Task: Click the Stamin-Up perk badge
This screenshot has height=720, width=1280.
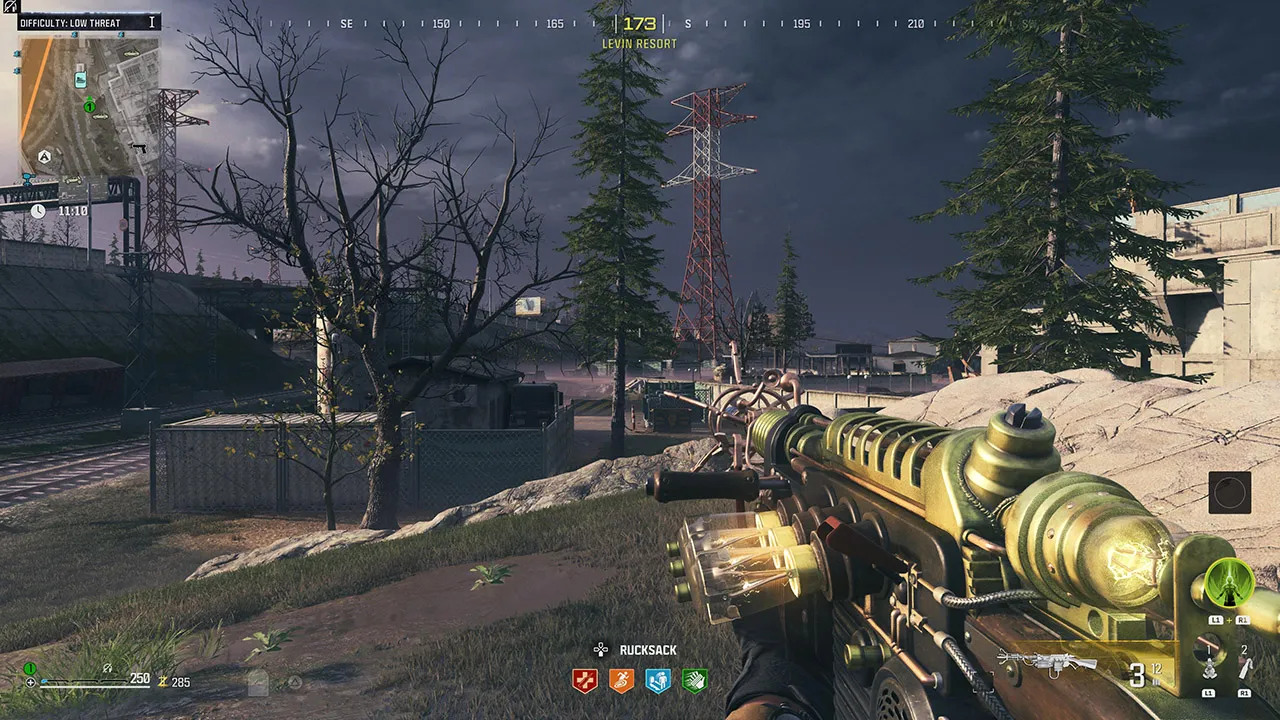Action: (x=621, y=681)
